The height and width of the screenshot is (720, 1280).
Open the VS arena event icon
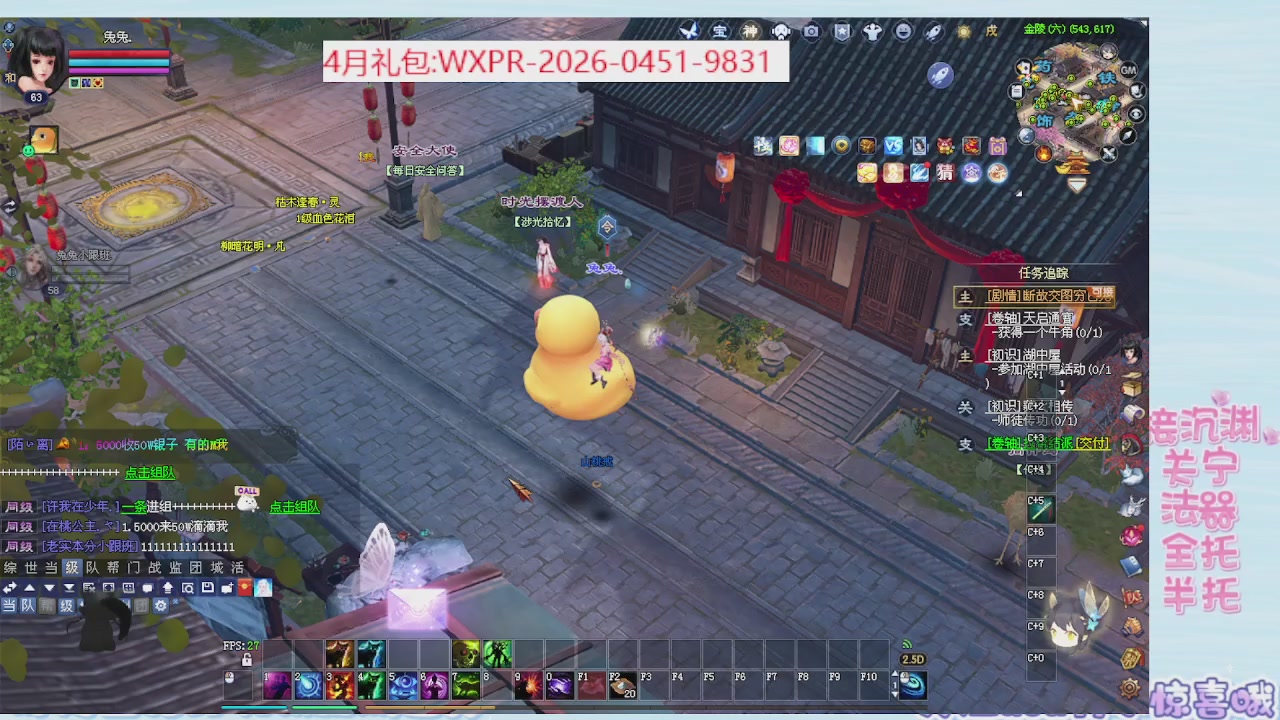click(x=893, y=146)
